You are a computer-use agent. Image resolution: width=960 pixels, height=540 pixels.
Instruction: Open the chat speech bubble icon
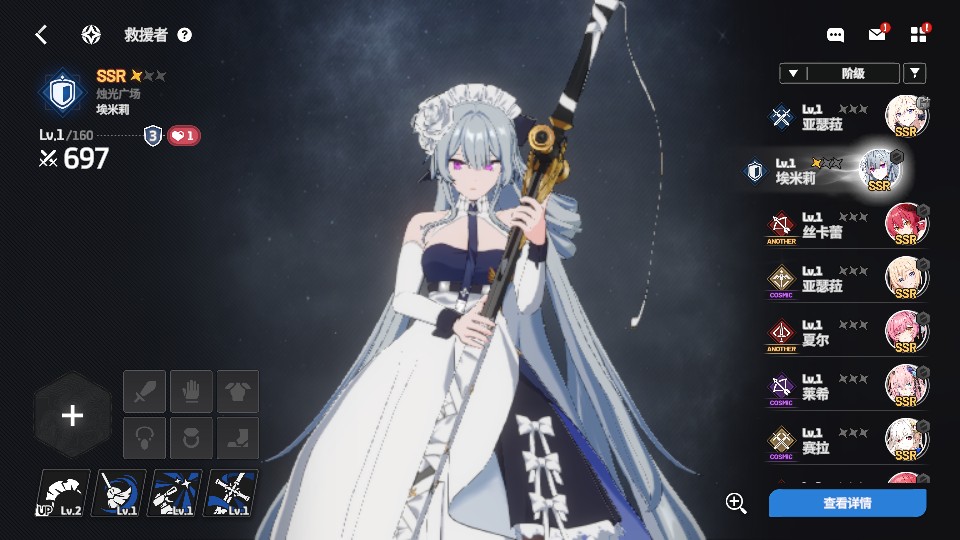[x=836, y=35]
